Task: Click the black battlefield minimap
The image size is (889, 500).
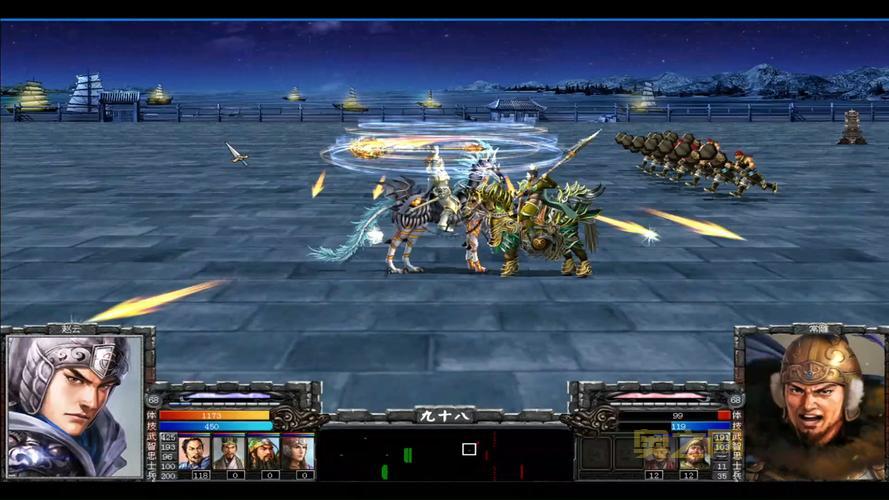Action: pyautogui.click(x=446, y=455)
